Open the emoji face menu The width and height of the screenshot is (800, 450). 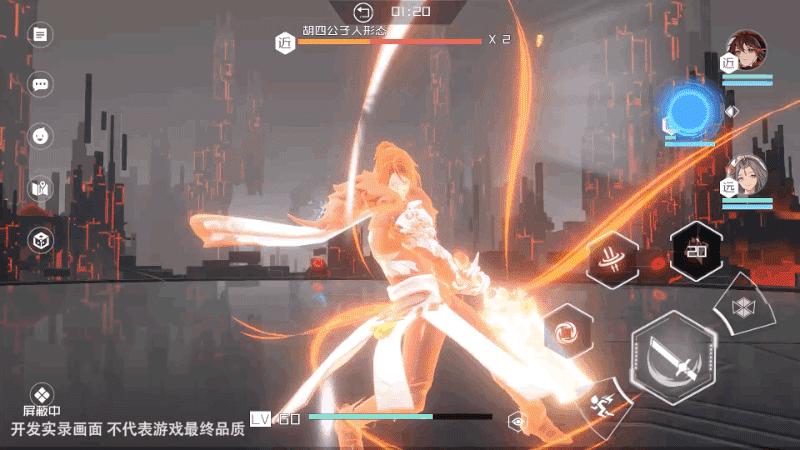click(40, 134)
